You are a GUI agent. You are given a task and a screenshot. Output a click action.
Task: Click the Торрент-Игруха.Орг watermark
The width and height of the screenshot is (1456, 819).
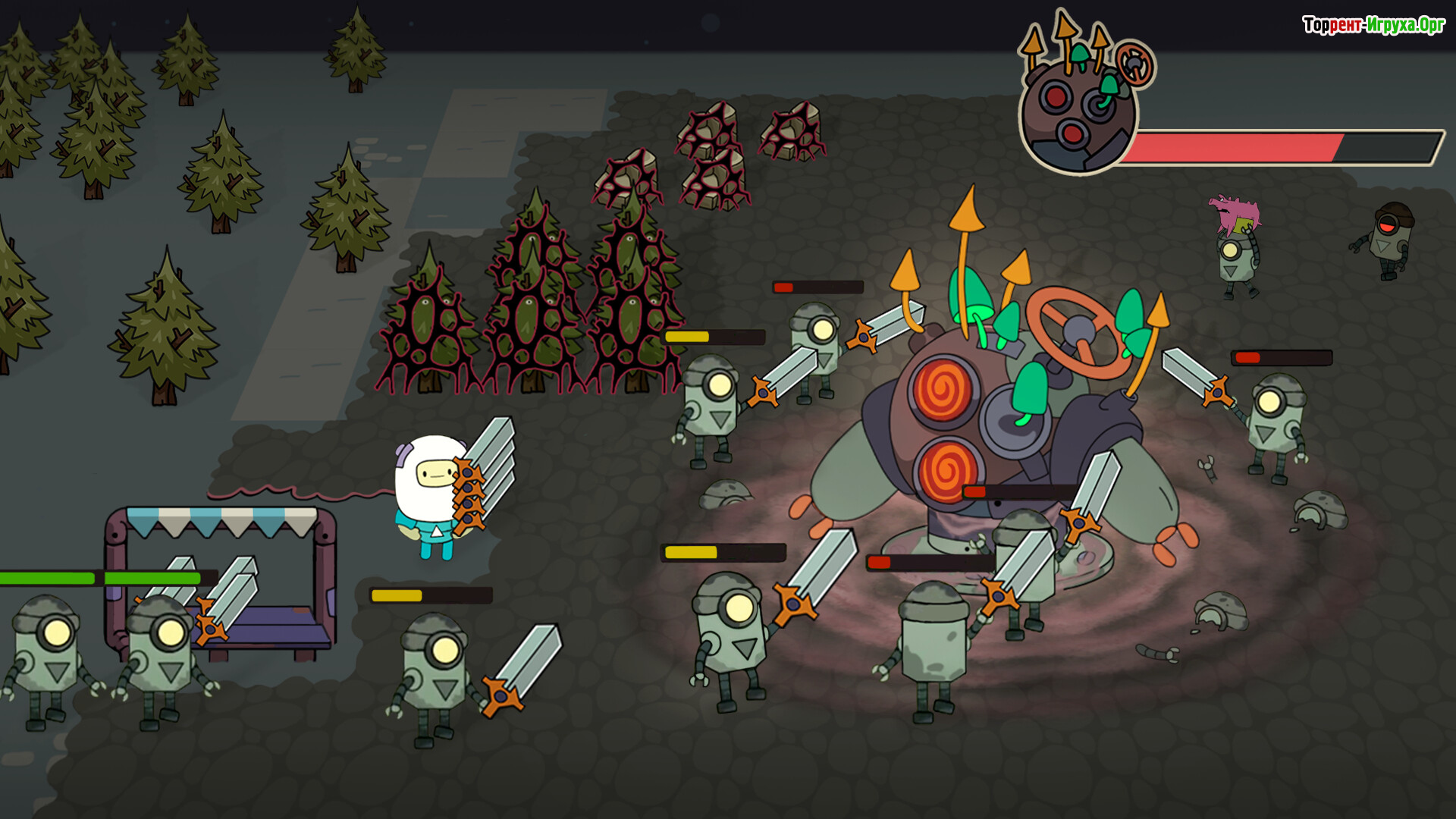click(1373, 25)
